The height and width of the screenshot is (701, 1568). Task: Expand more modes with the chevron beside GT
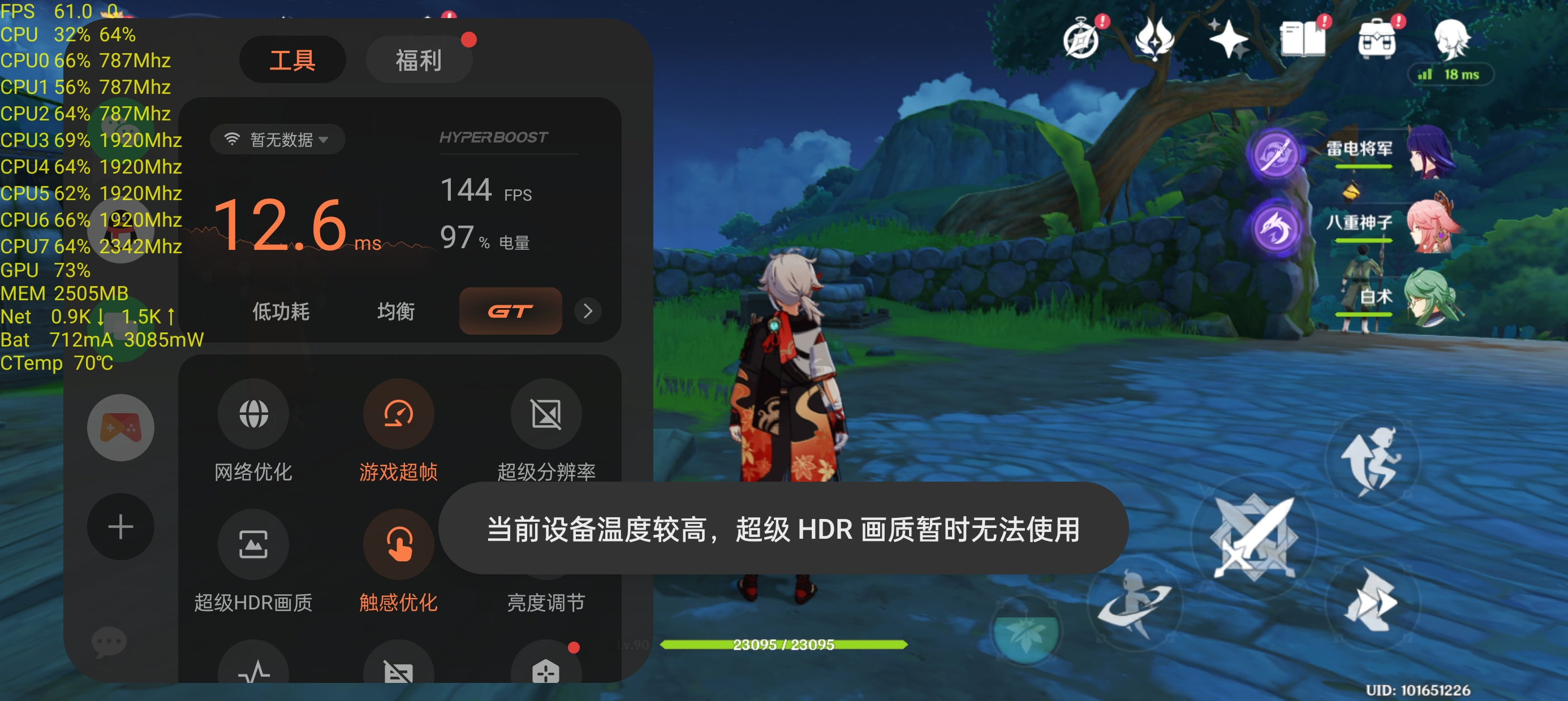587,311
